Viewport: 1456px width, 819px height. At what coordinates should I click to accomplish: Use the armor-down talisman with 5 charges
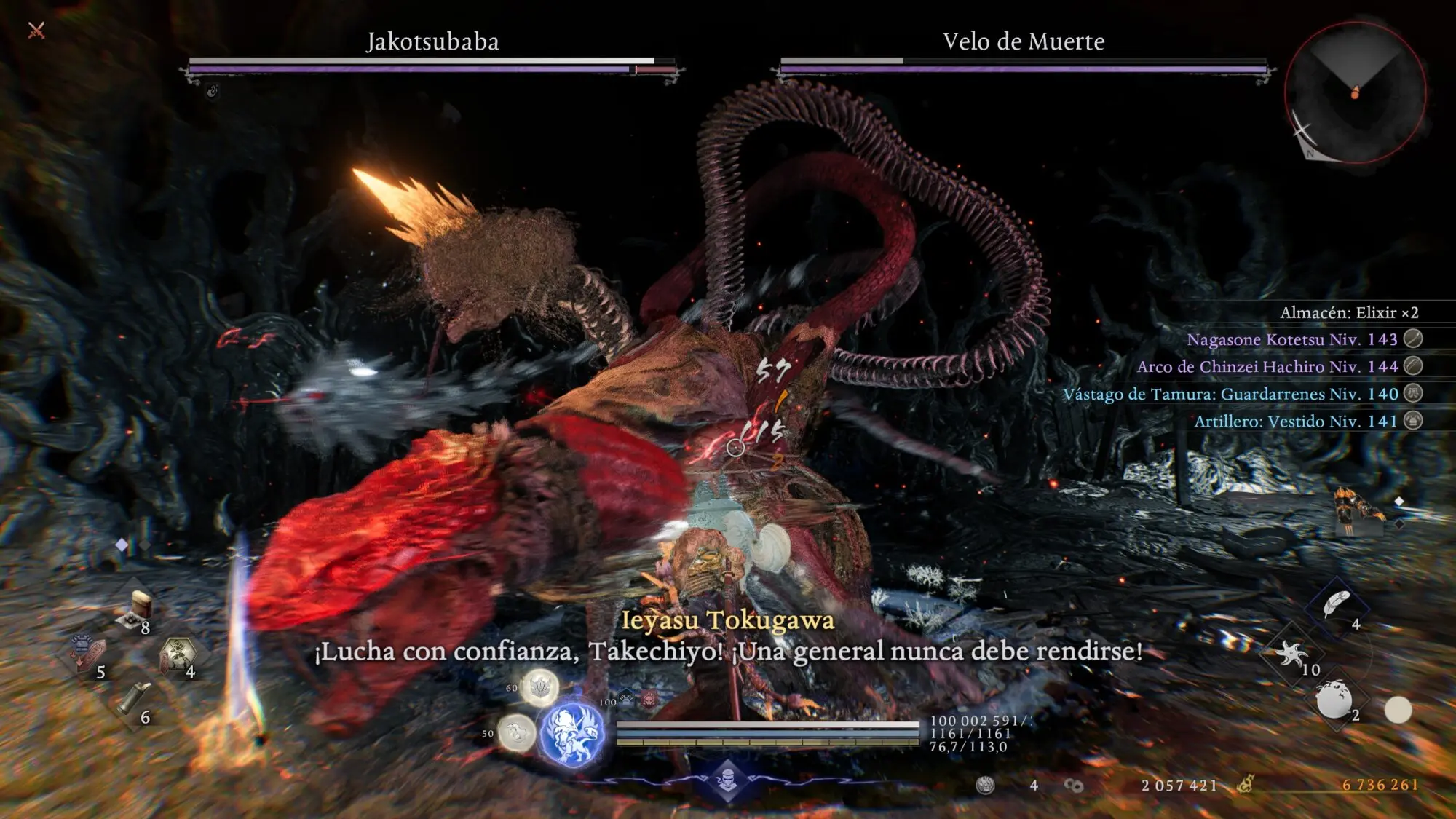87,652
